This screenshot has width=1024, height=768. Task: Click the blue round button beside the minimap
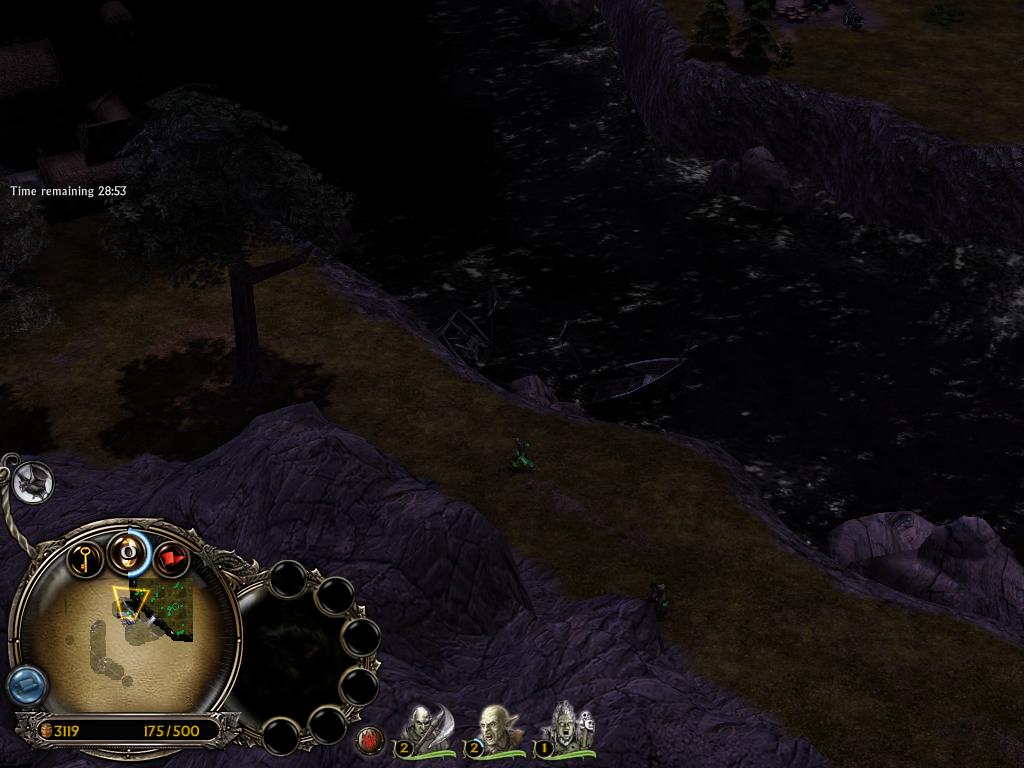(26, 686)
